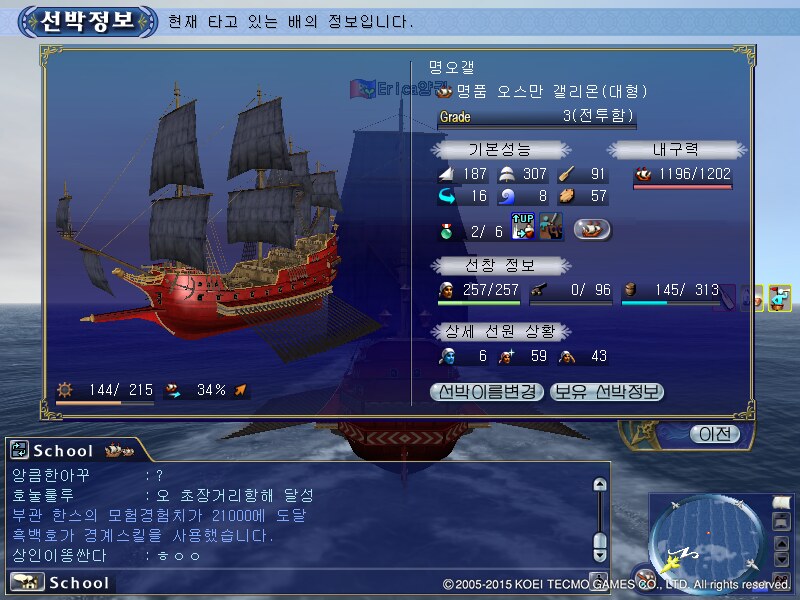Activate the lookout sailor icon with flag
800x600 pixels.
[779, 297]
